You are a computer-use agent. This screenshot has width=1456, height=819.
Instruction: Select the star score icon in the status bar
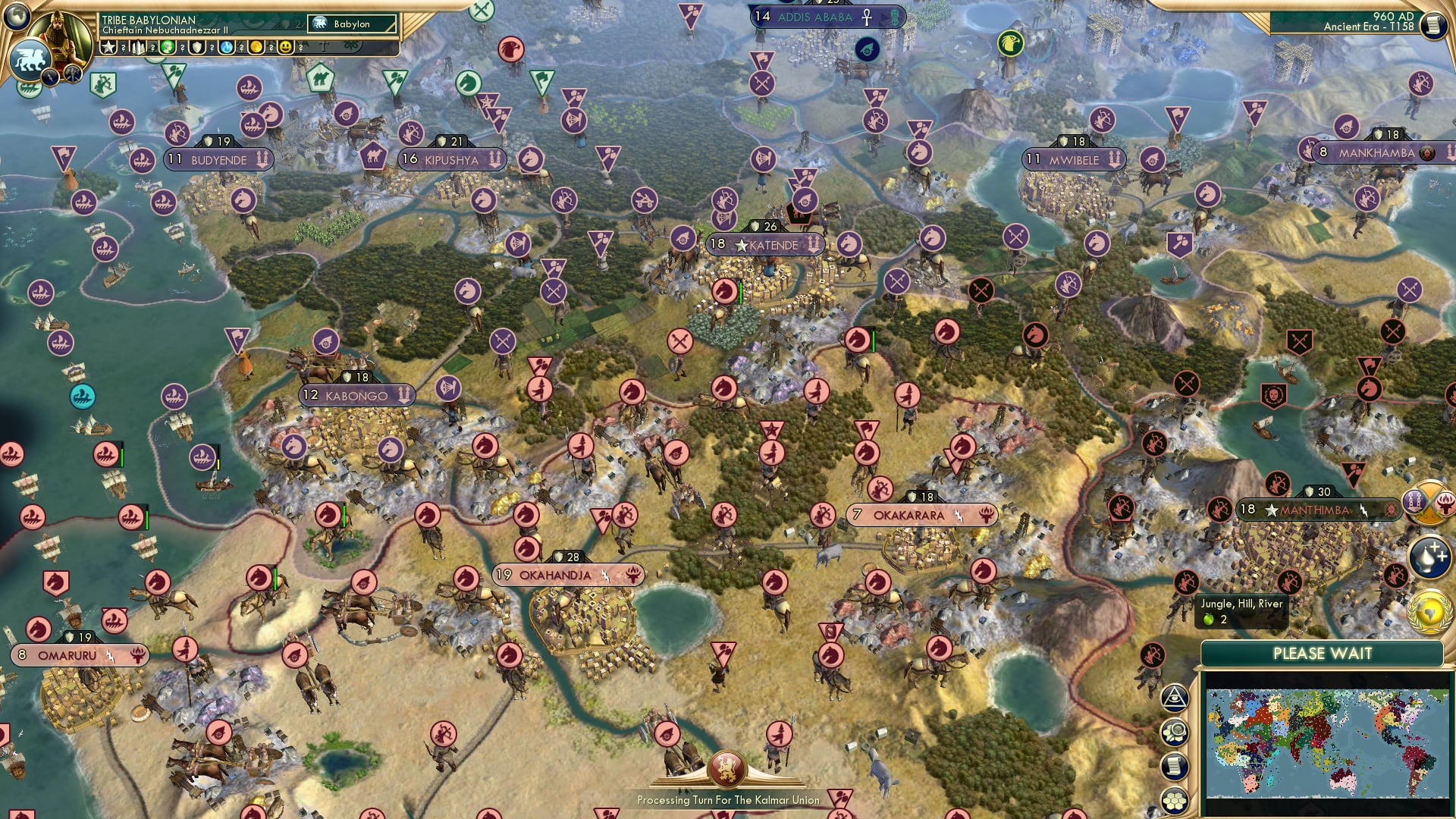pos(109,47)
